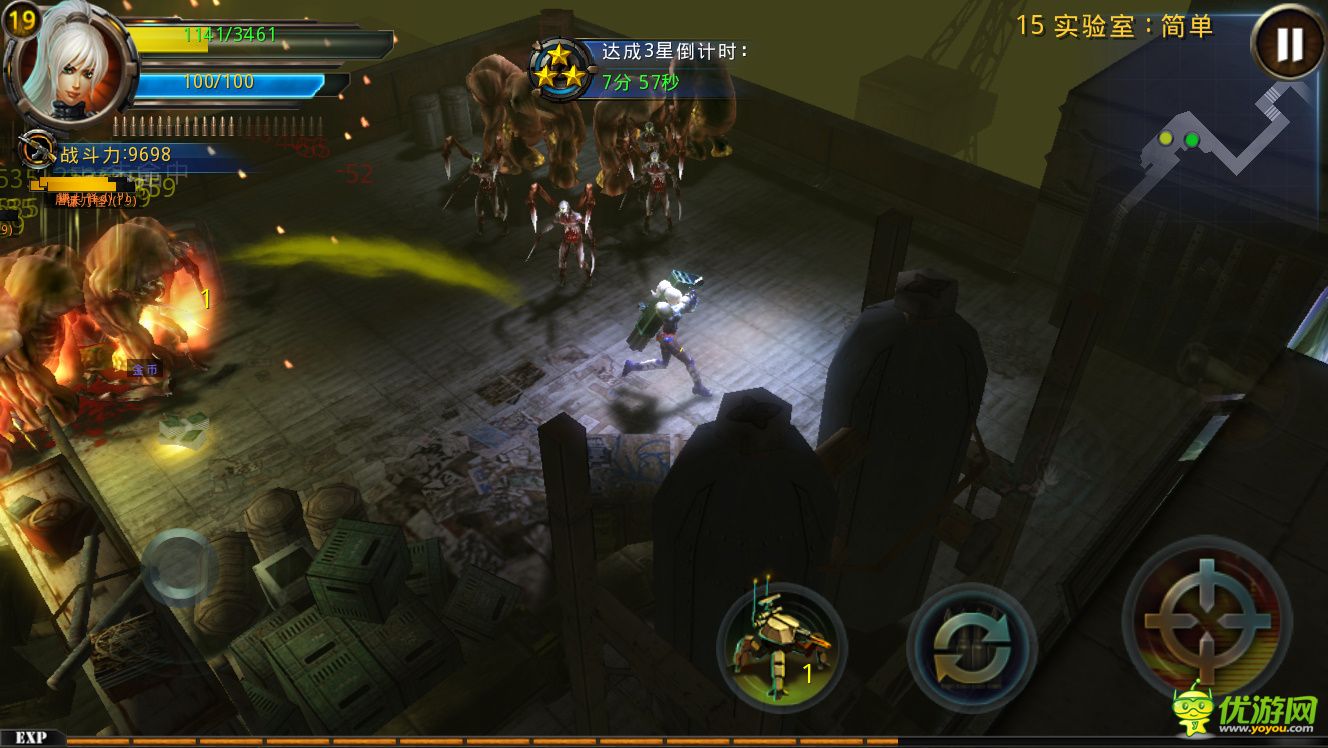Select the weapon icon beside combat power
Screen dimensions: 1328x748
click(37, 150)
